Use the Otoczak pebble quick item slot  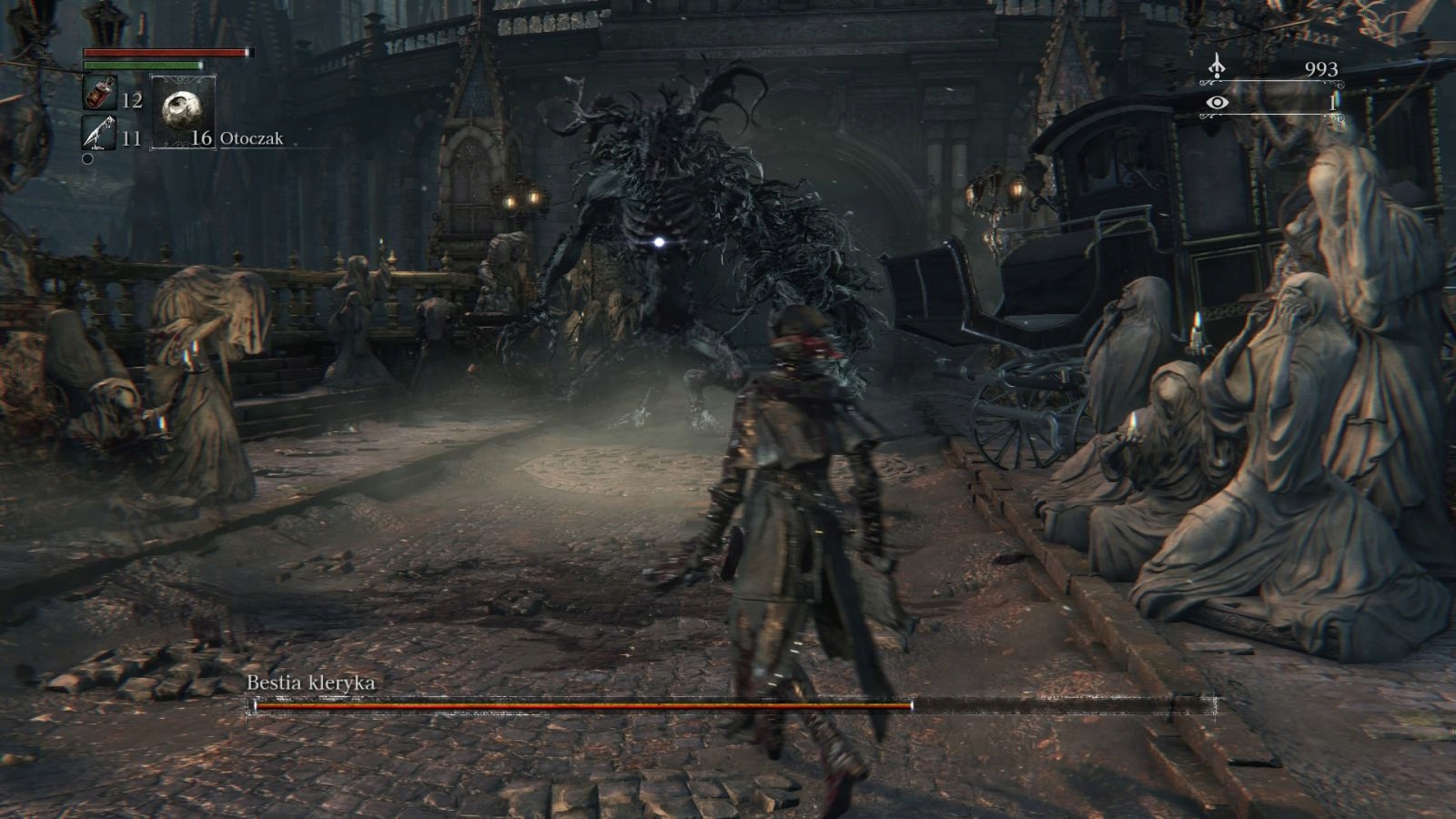(182, 112)
